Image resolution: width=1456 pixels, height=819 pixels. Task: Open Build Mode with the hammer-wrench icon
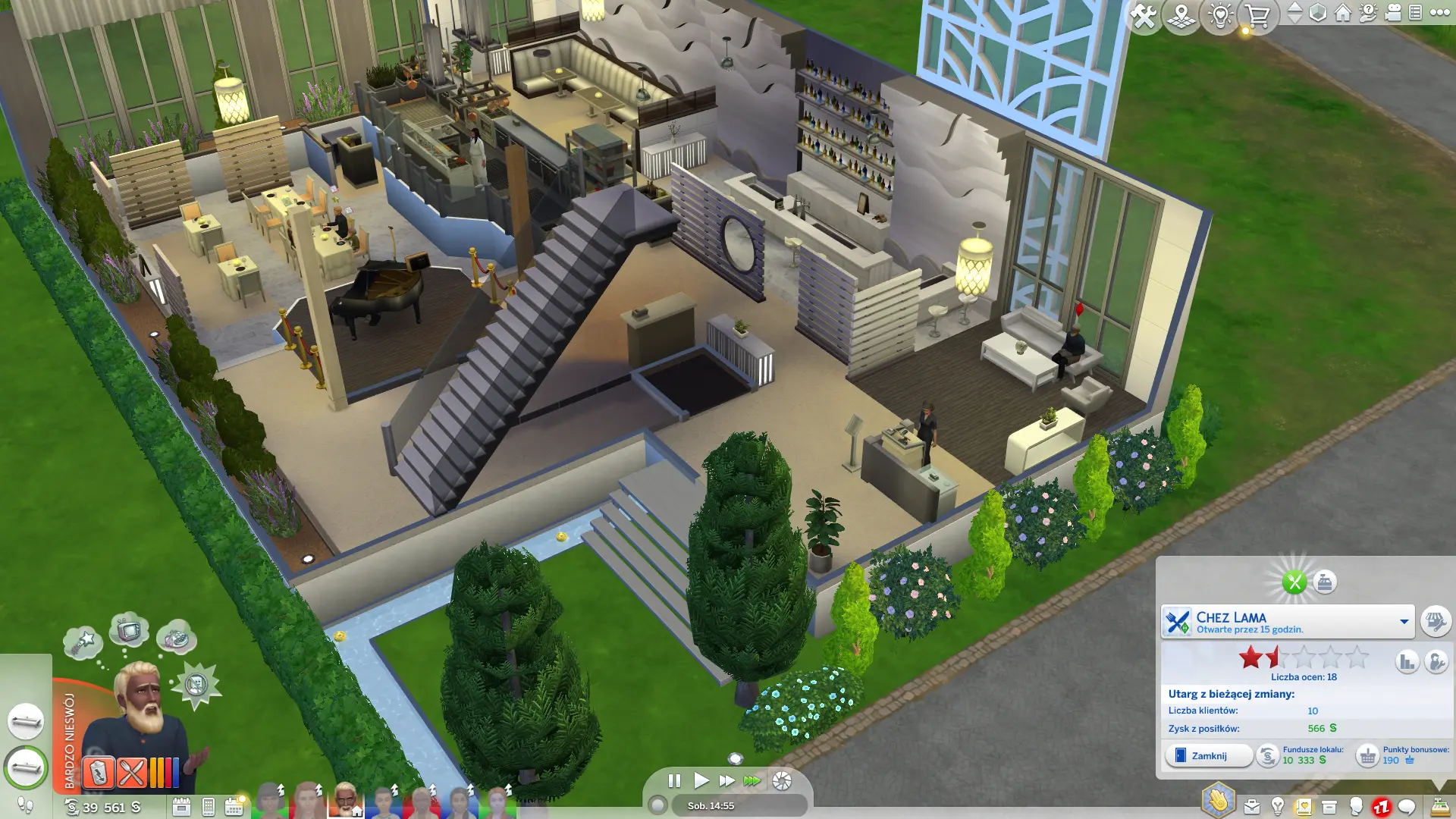pyautogui.click(x=1144, y=15)
